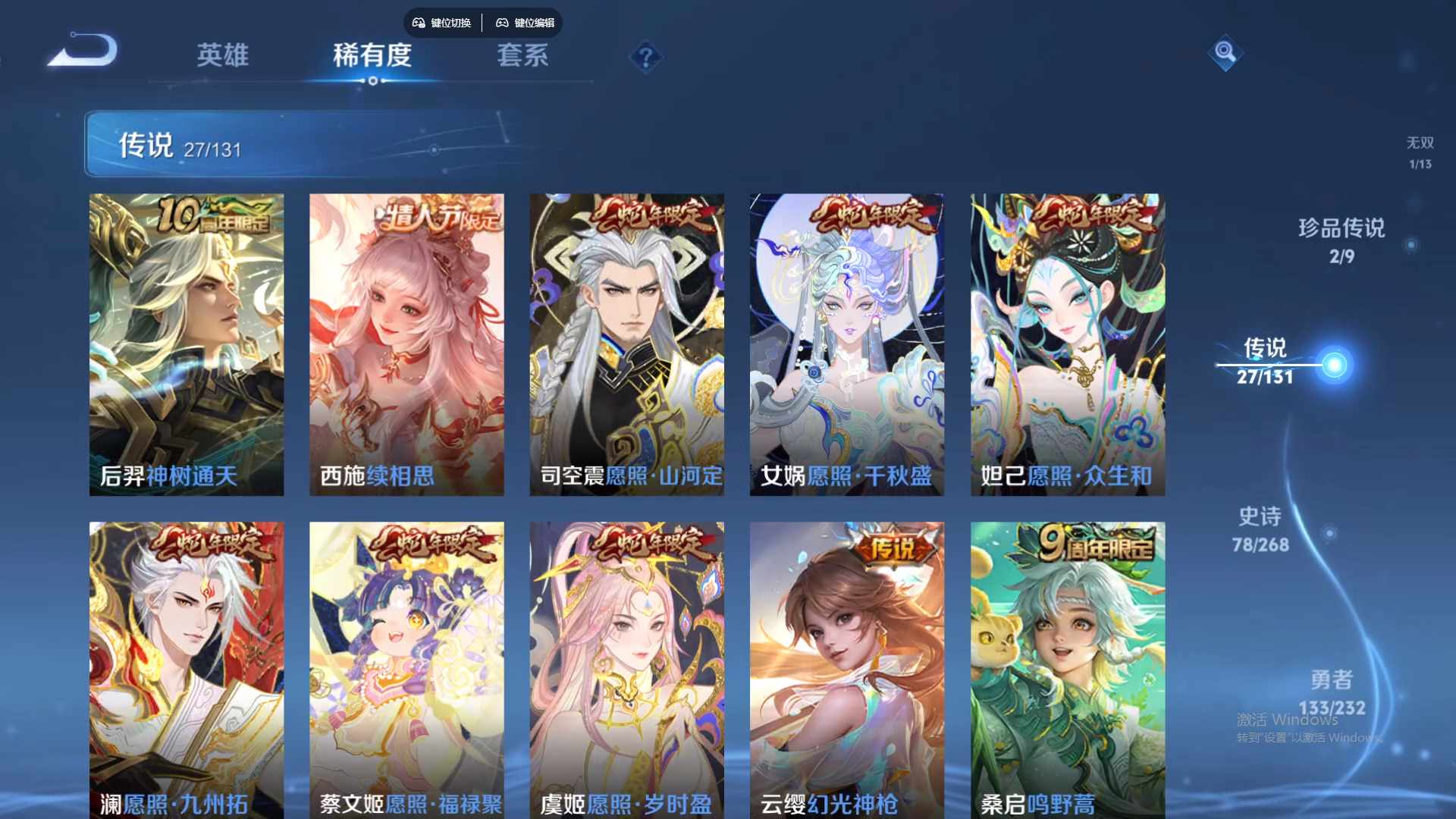Click the glowing dot on 传说 progress track
Image resolution: width=1456 pixels, height=819 pixels.
point(1335,366)
